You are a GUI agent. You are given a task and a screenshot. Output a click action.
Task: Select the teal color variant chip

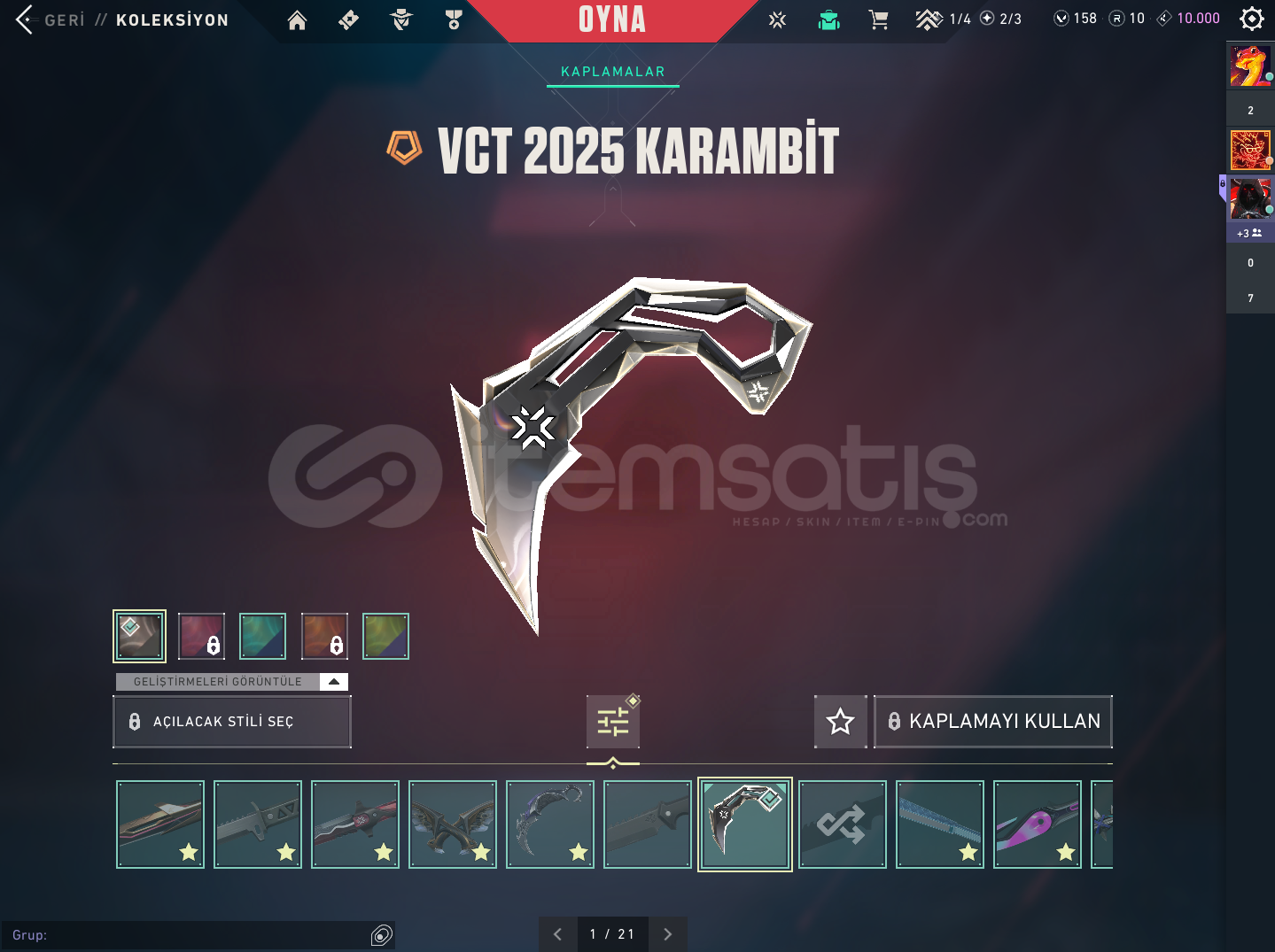(262, 636)
